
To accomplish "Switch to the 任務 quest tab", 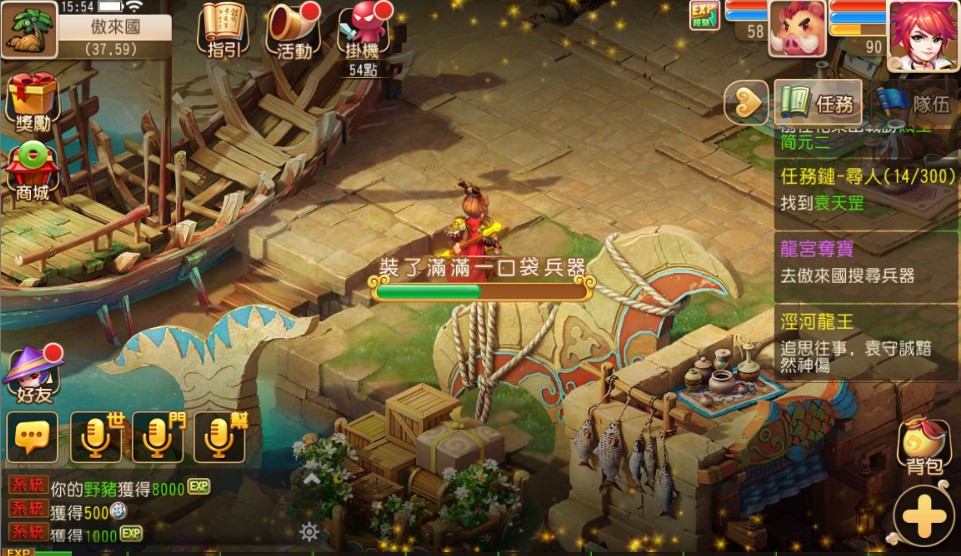I will 818,102.
